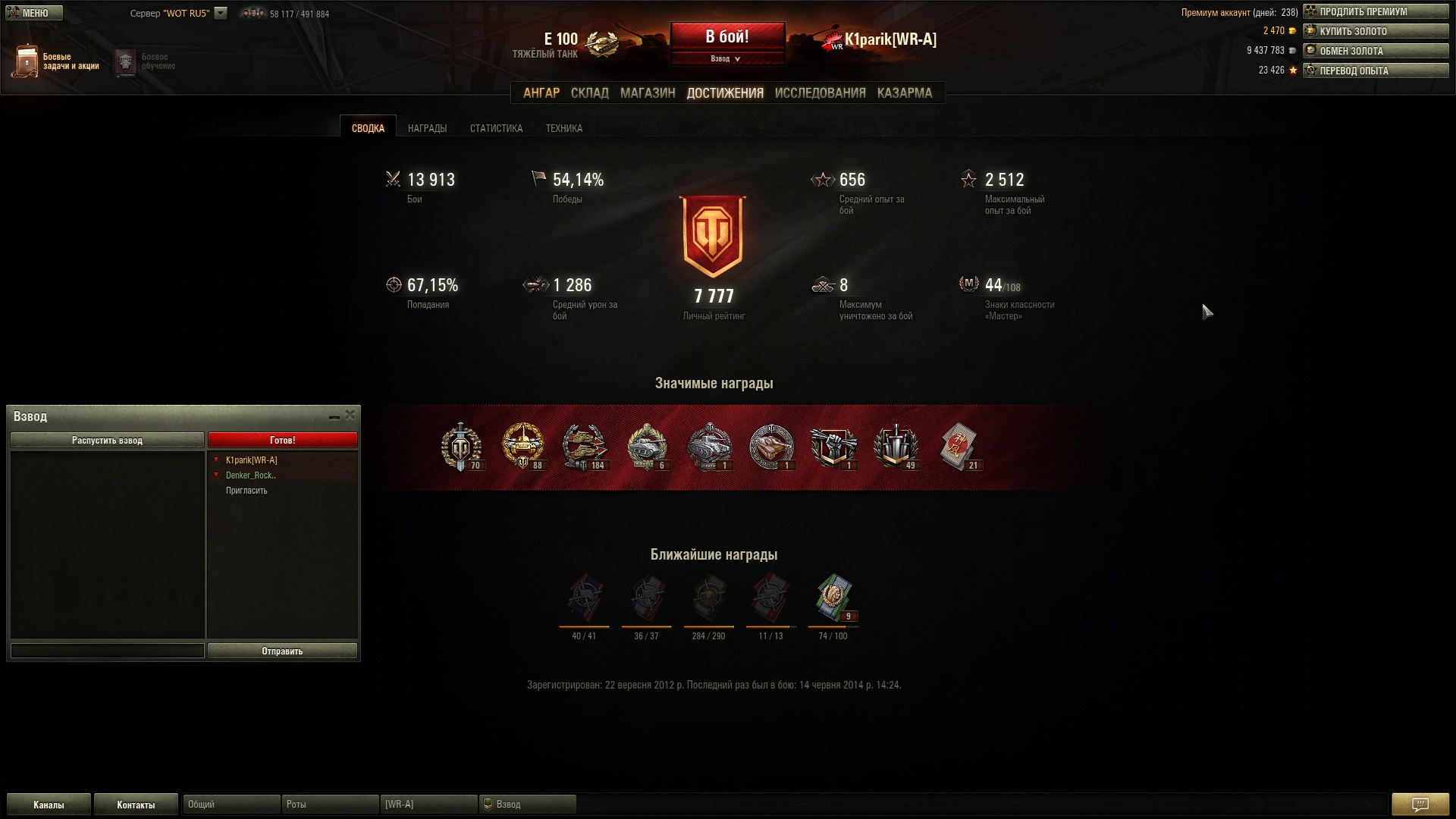Go to the АНГАР section

(541, 93)
